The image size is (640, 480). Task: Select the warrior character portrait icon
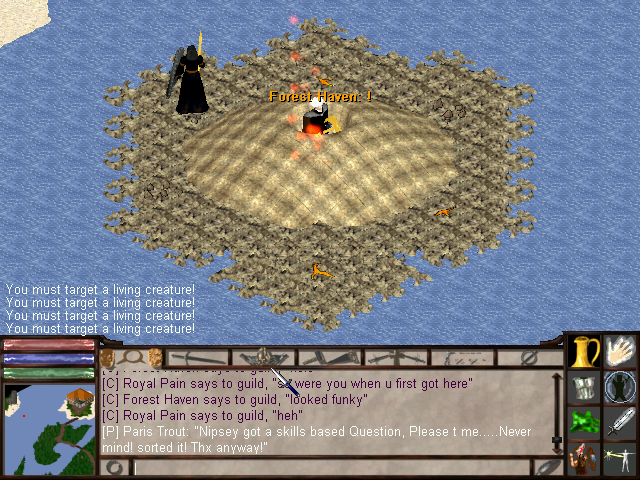pos(584,458)
